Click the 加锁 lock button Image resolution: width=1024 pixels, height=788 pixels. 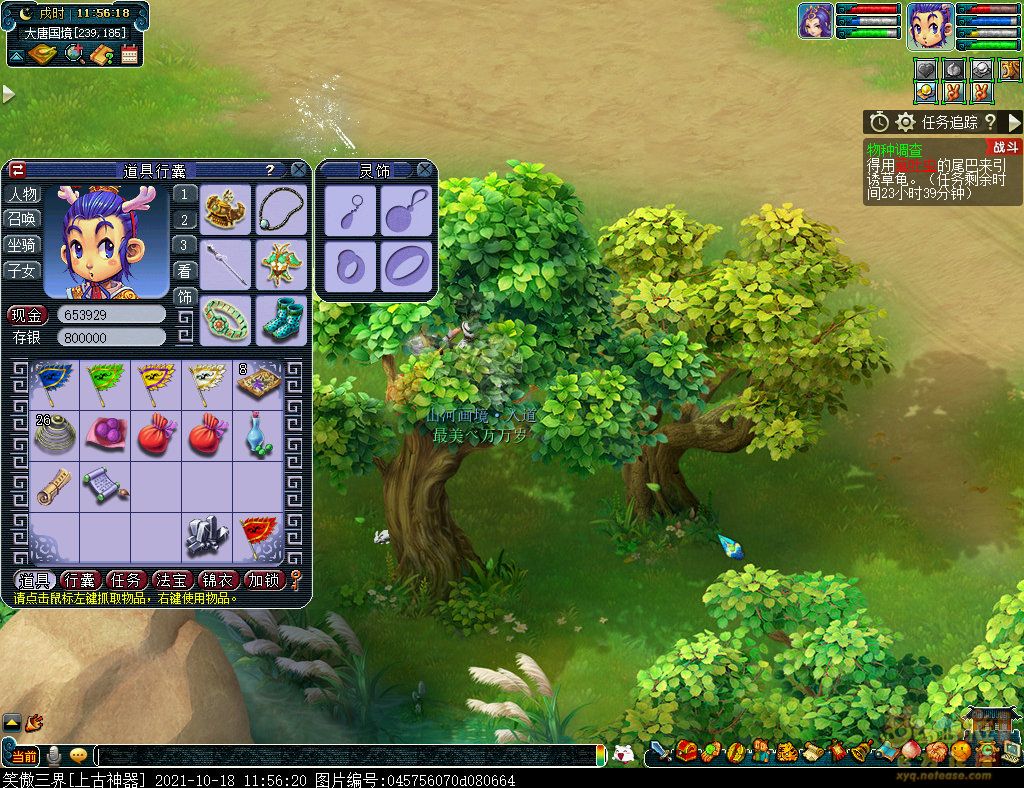(x=265, y=580)
